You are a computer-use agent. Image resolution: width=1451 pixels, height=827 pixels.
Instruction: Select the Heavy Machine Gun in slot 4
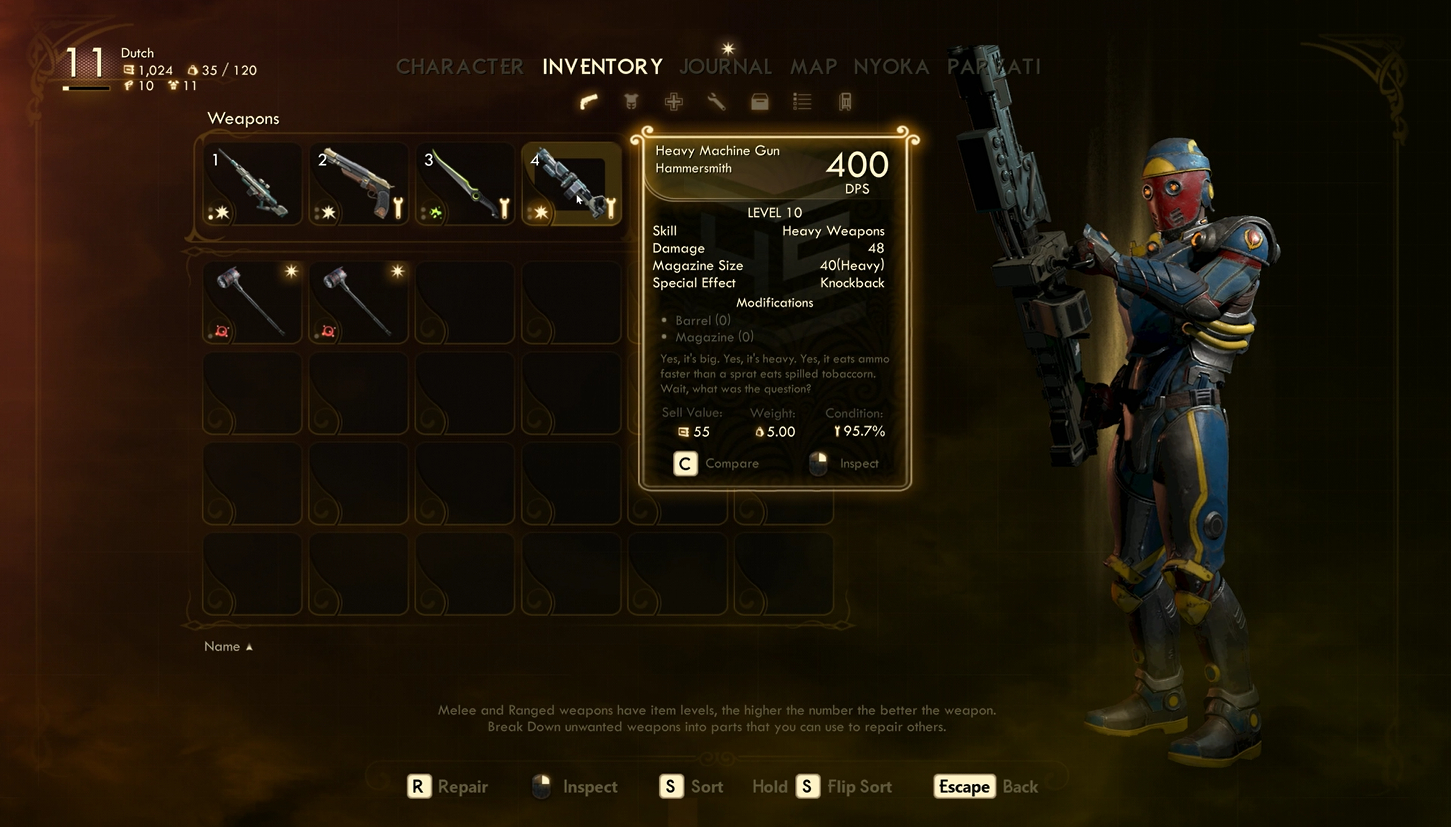[x=571, y=184]
